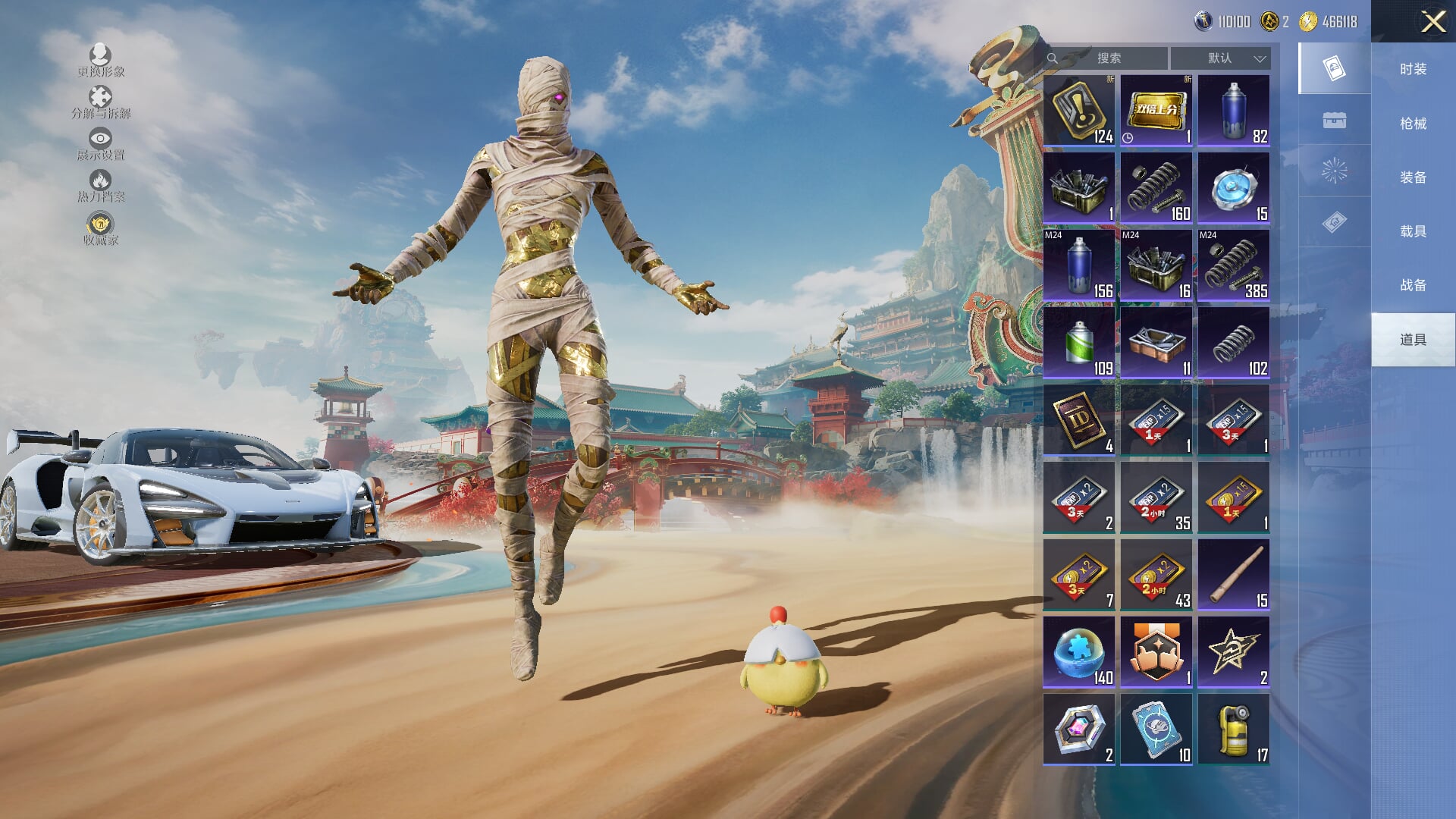Open the chest sub-category icon
The width and height of the screenshot is (1456, 819).
click(1334, 121)
